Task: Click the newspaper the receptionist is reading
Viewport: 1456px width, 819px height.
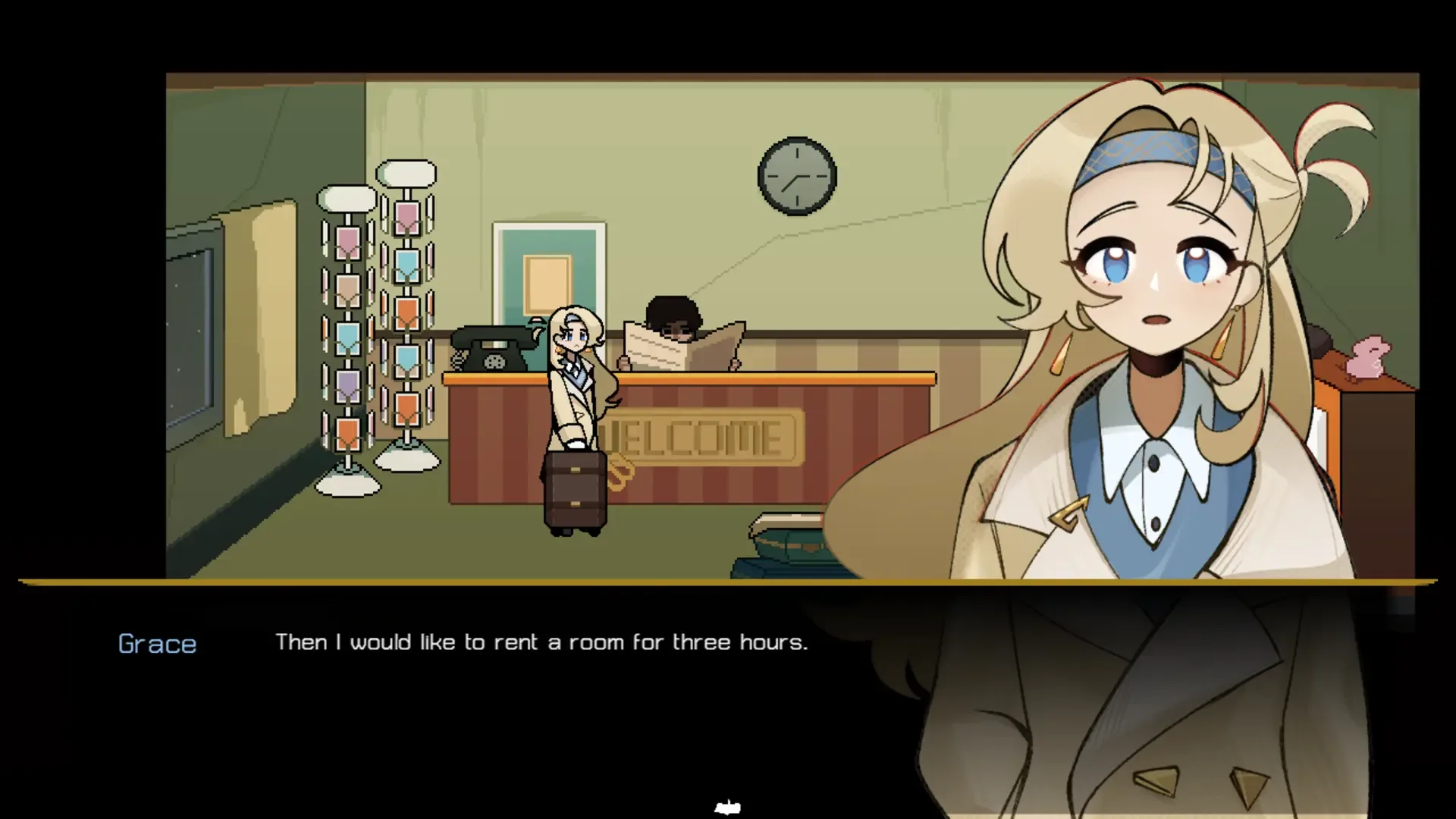Action: point(682,353)
